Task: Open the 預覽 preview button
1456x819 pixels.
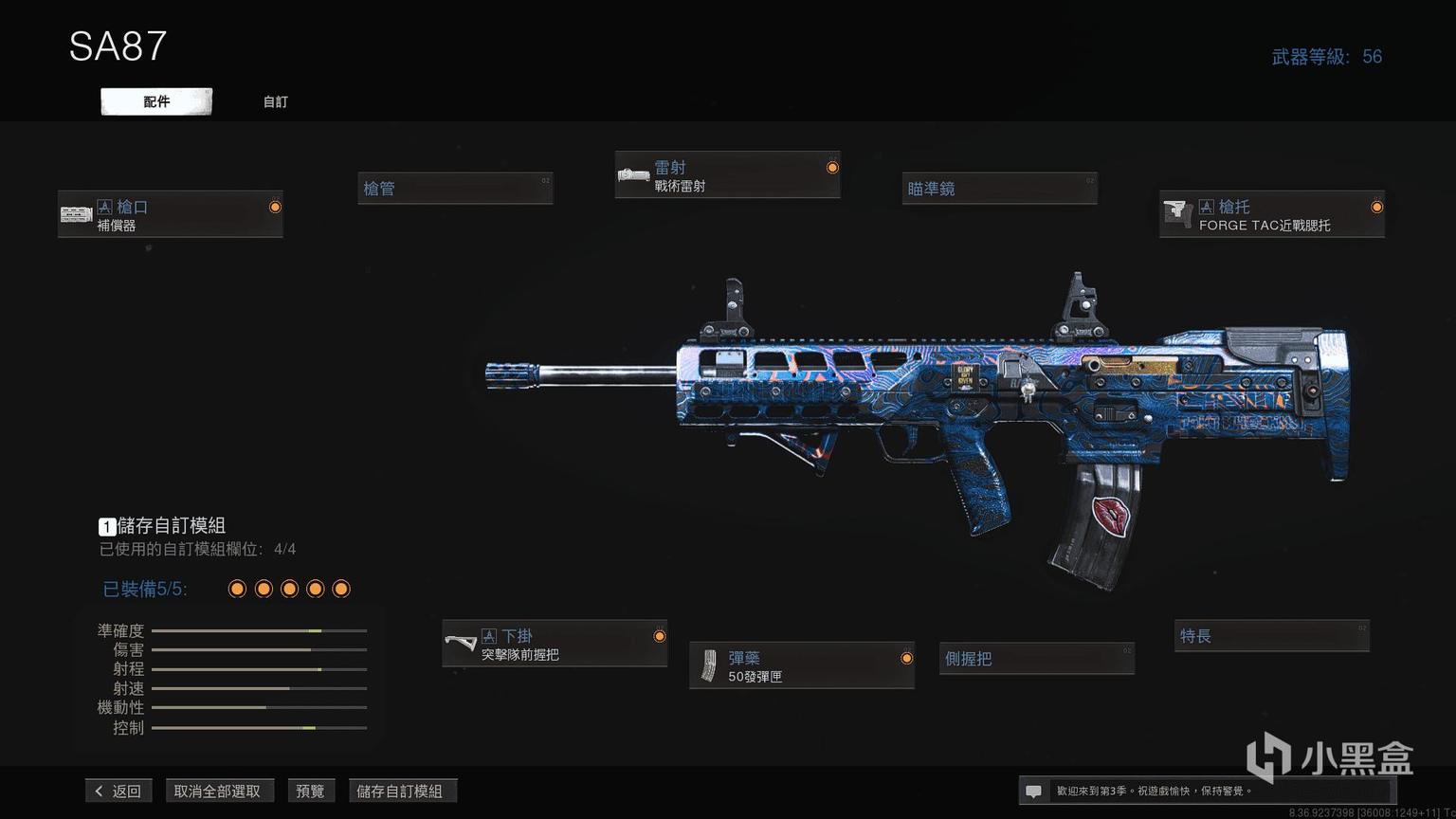Action: [x=310, y=791]
